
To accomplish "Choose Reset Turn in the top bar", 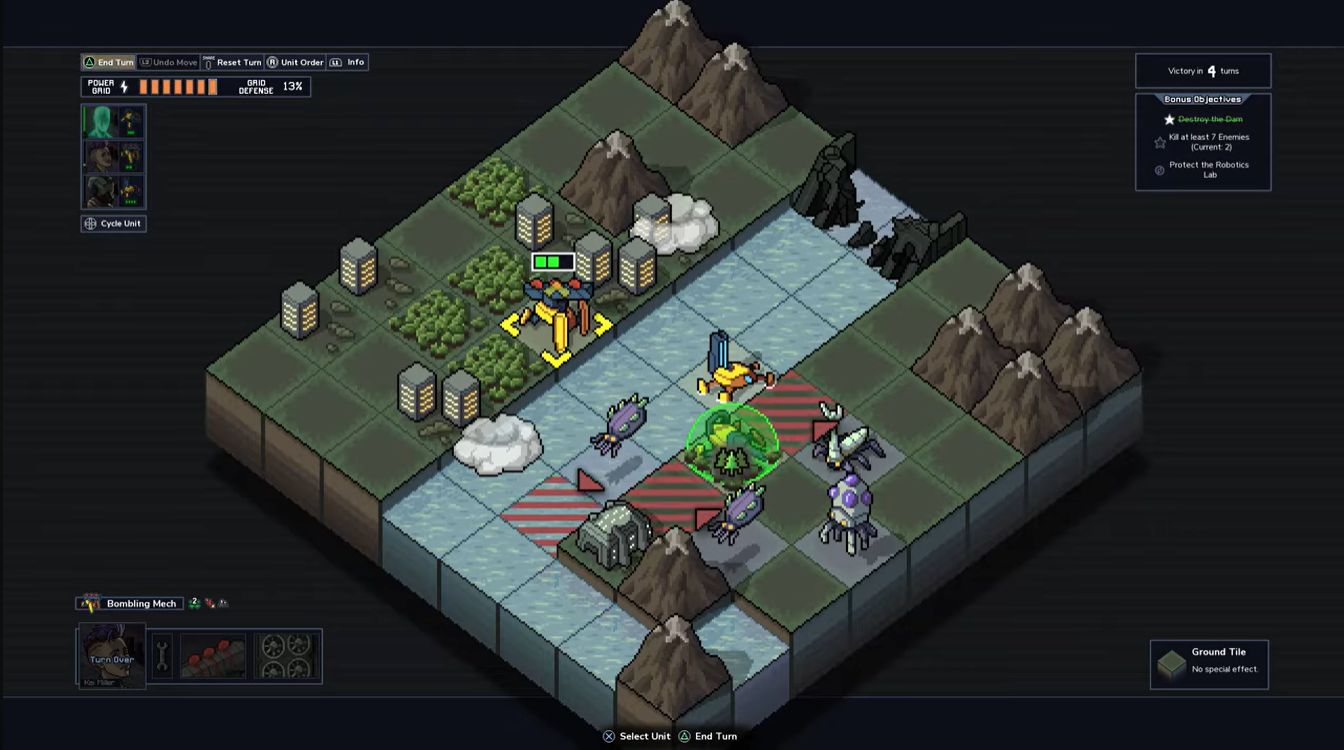I will click(x=233, y=62).
